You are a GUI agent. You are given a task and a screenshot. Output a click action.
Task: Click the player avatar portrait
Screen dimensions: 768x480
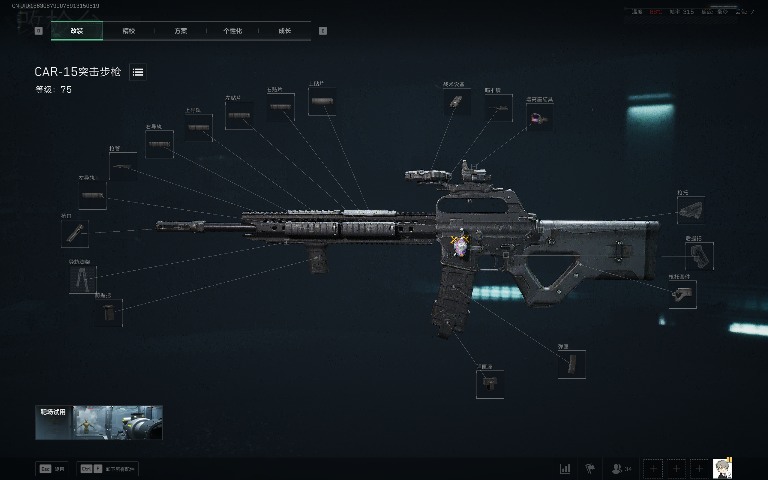coord(723,467)
